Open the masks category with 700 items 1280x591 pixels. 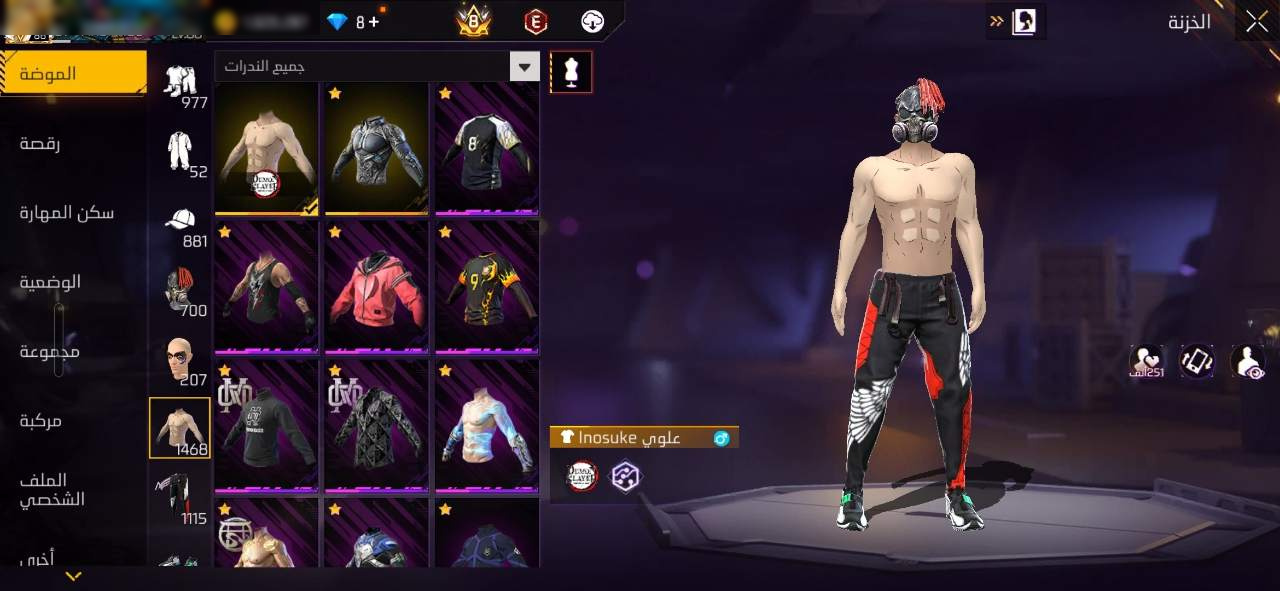coord(180,292)
